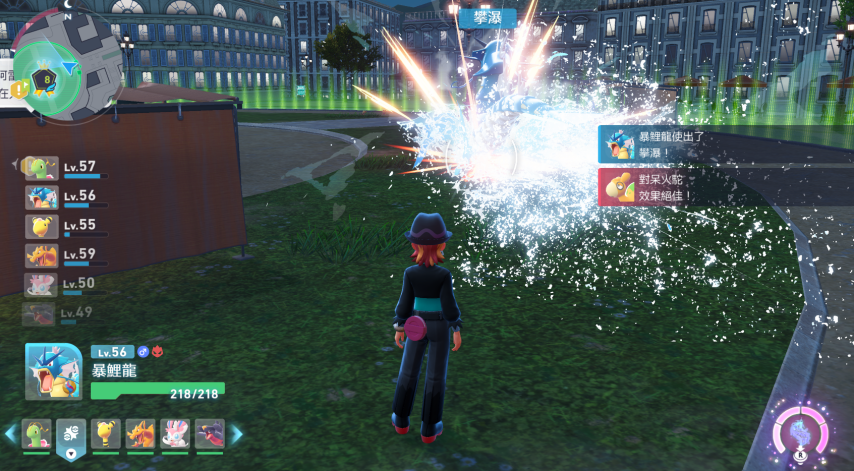Select the highlighted active slot in bottom bar

point(71,434)
